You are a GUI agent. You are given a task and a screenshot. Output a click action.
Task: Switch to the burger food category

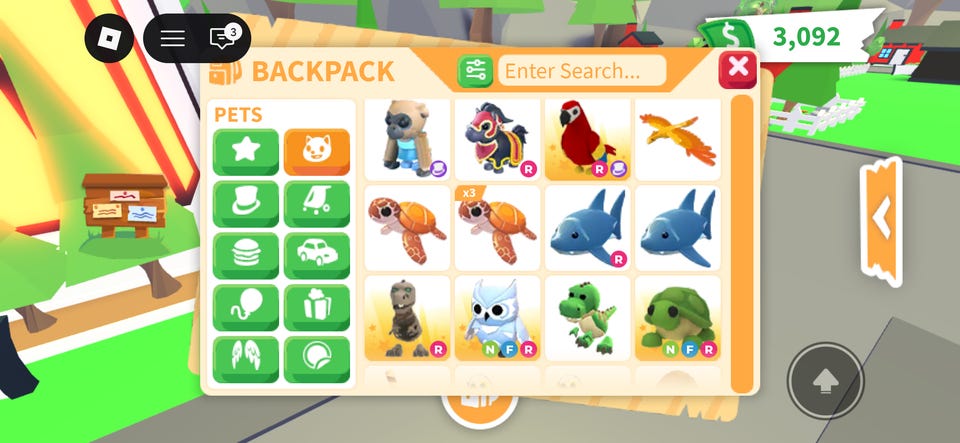pyautogui.click(x=245, y=256)
